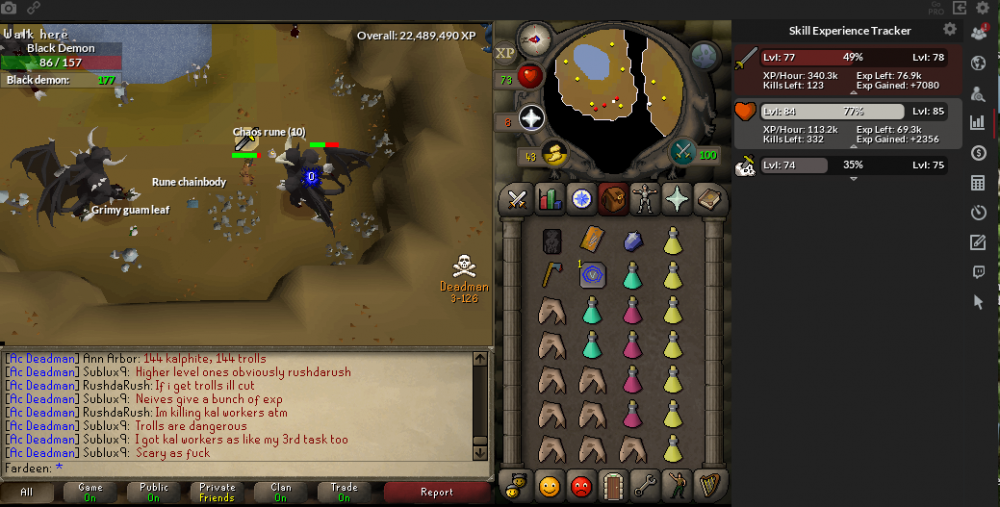This screenshot has height=507, width=1000.
Task: Toggle the XP drops button
Action: point(505,52)
